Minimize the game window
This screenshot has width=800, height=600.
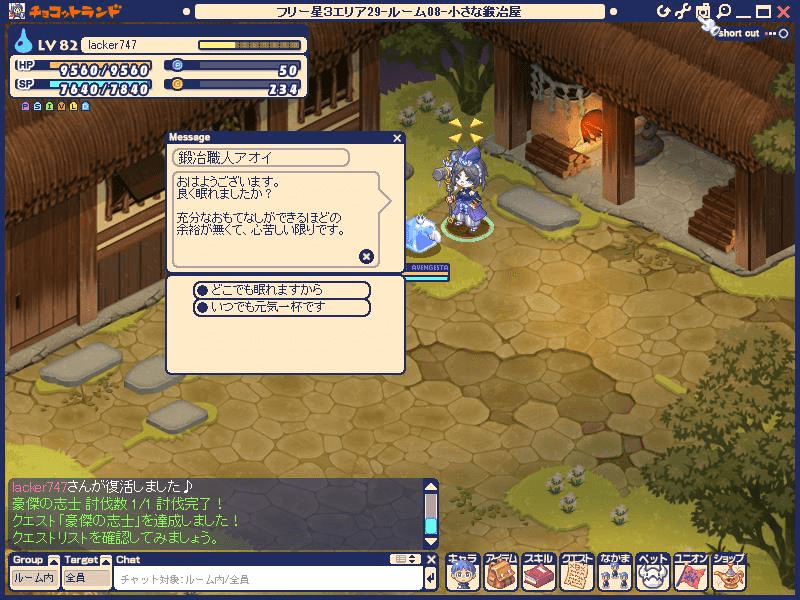coord(743,11)
